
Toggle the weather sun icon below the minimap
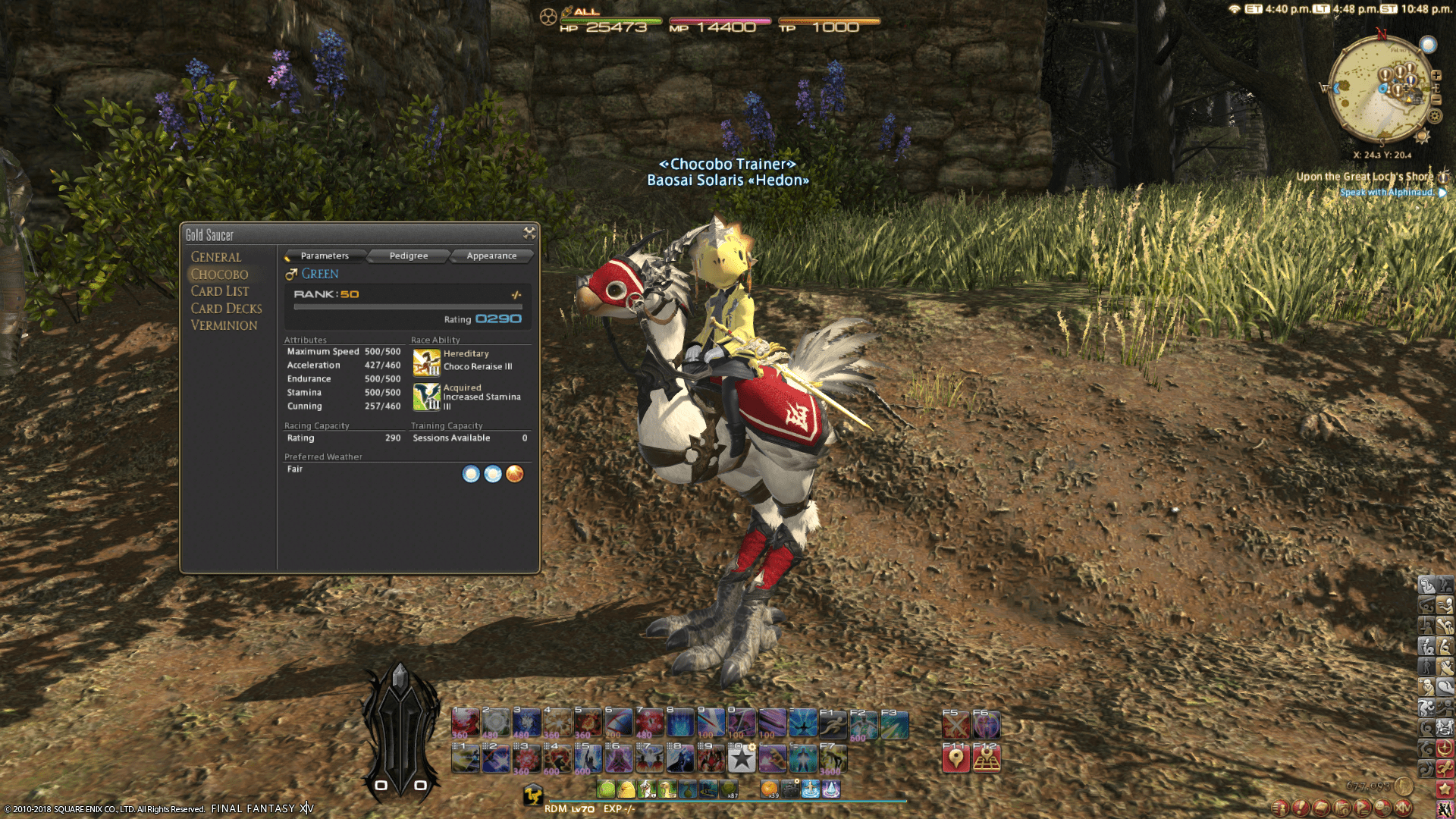tap(1421, 136)
